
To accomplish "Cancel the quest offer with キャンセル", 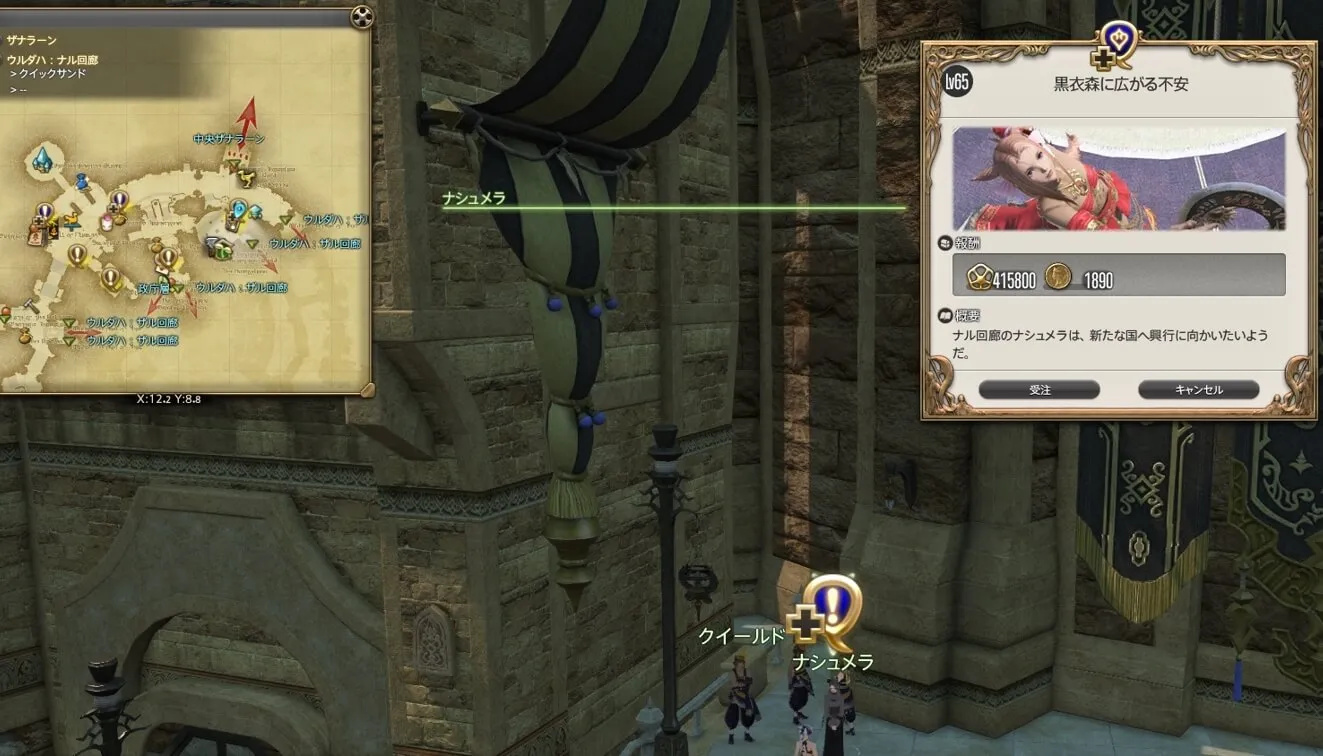I will coord(1198,390).
